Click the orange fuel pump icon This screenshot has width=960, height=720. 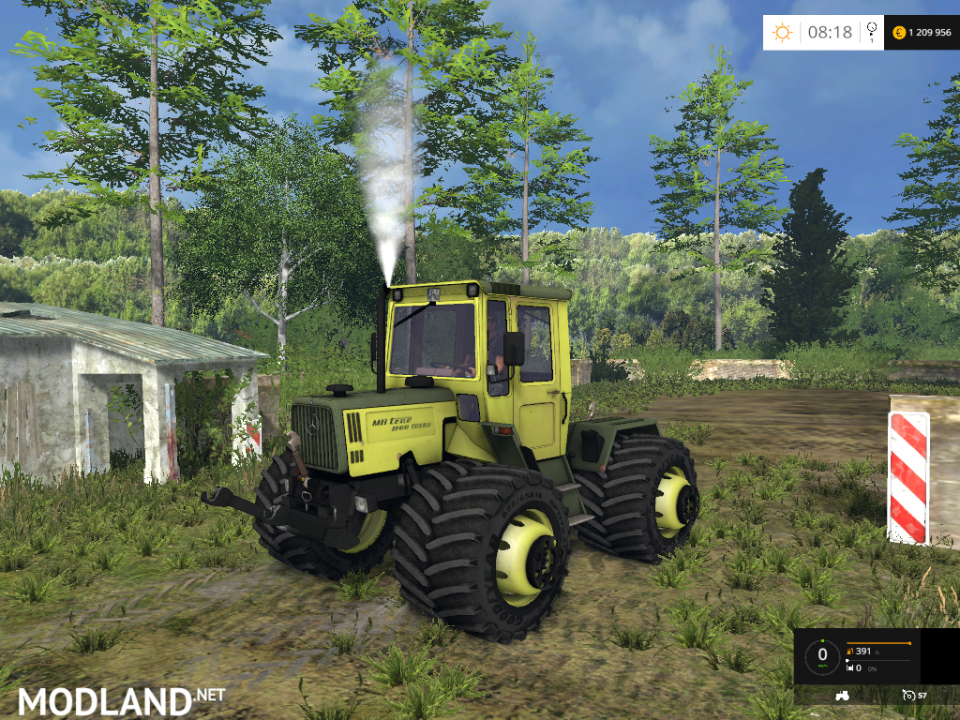pos(849,652)
